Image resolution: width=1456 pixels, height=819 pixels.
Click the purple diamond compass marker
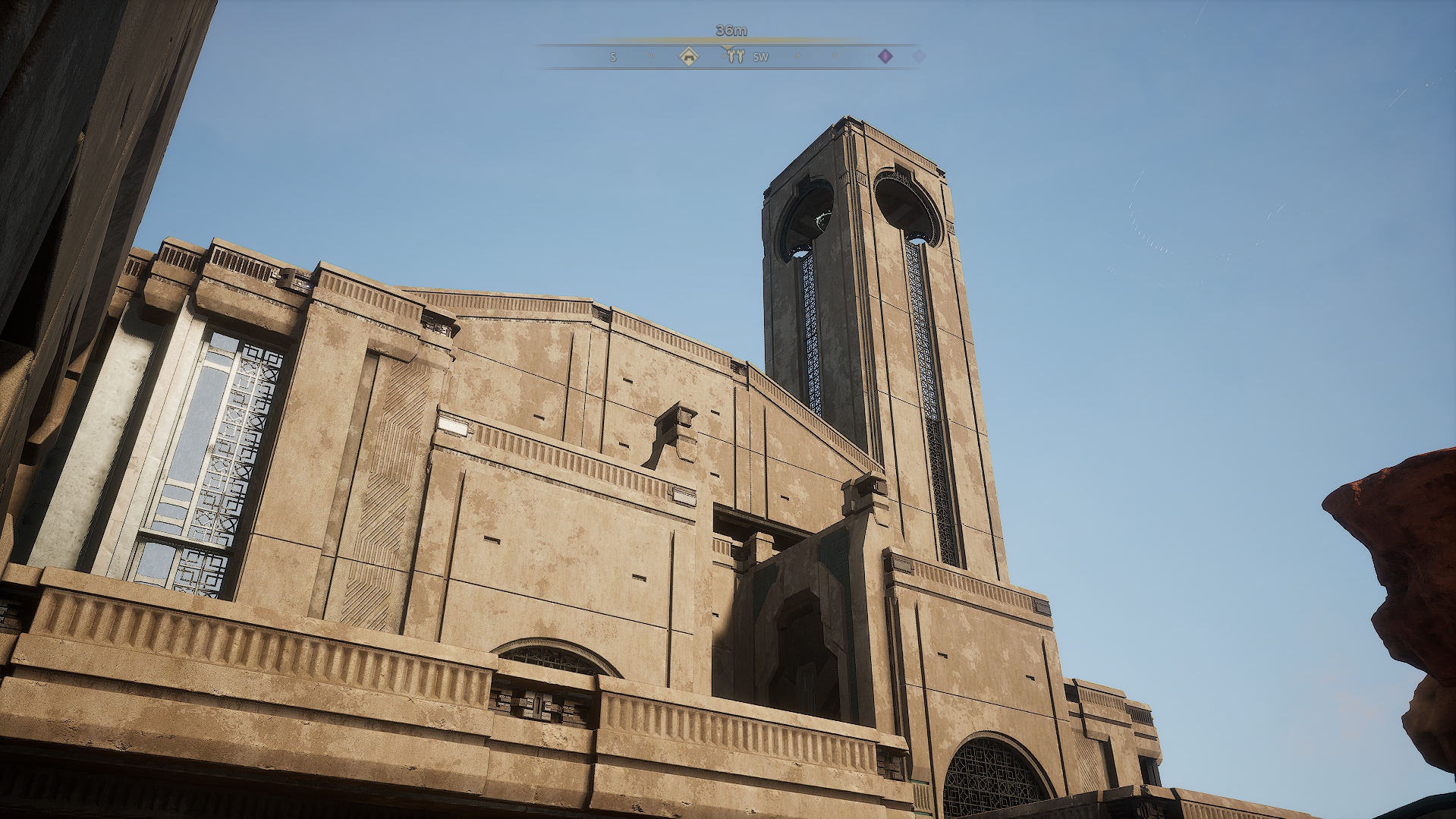coord(885,56)
